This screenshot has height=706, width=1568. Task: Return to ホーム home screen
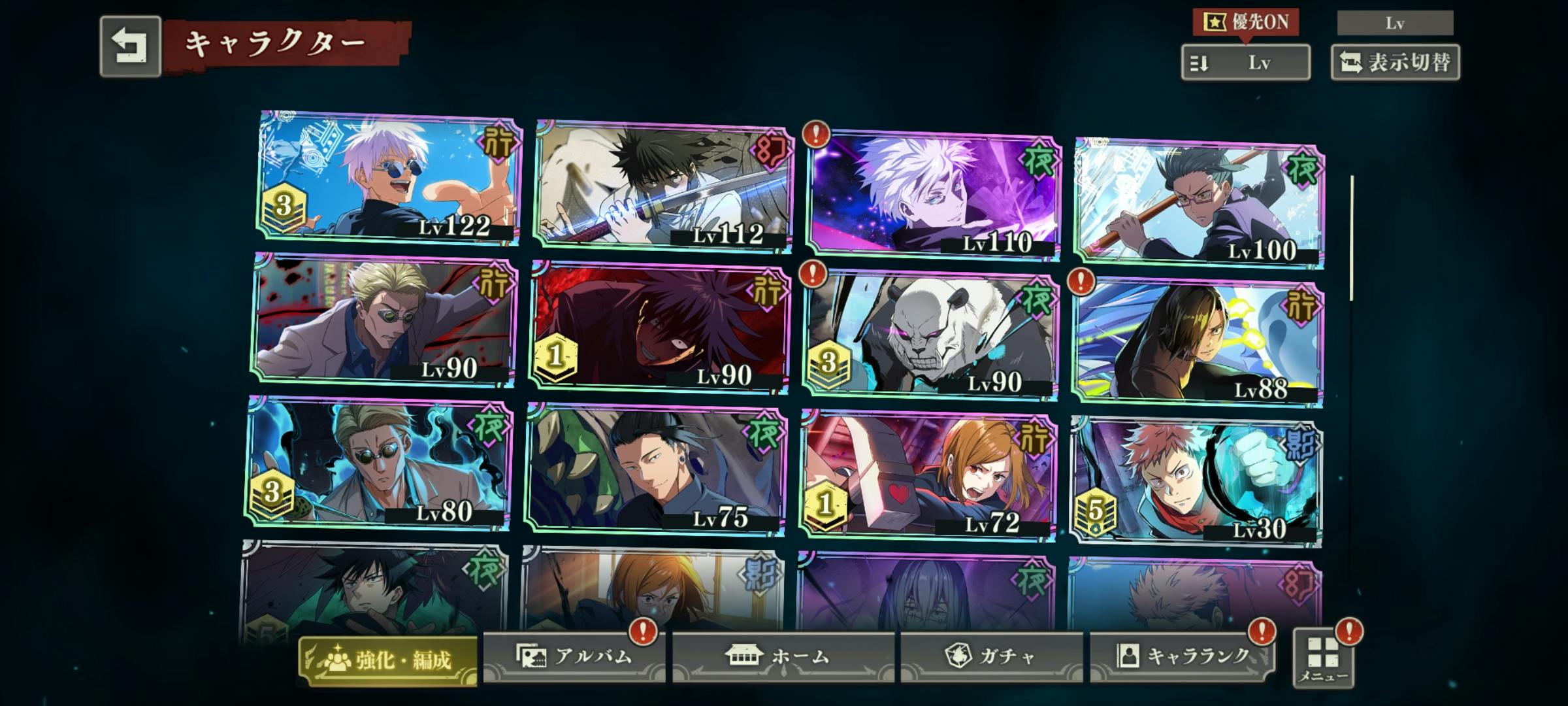coord(783,656)
